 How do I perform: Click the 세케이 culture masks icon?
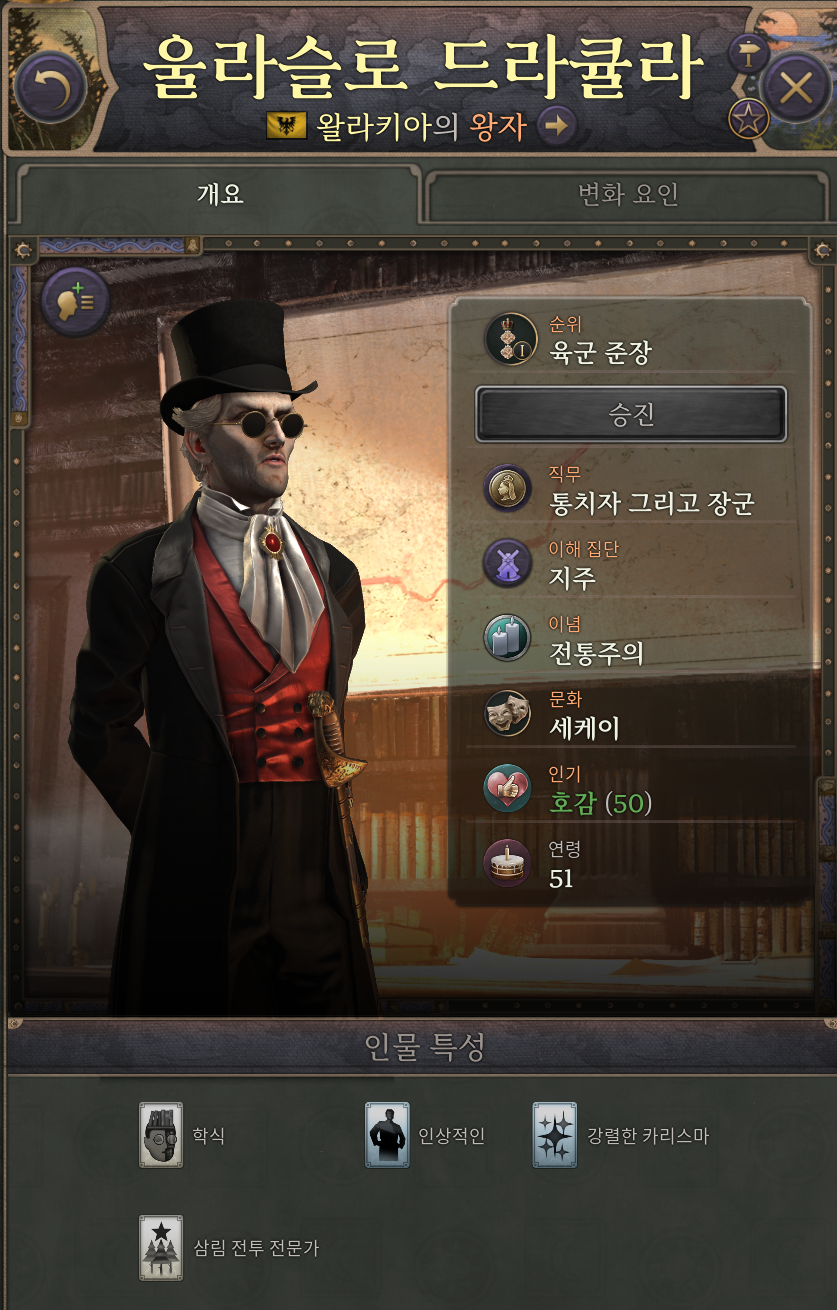pyautogui.click(x=508, y=714)
